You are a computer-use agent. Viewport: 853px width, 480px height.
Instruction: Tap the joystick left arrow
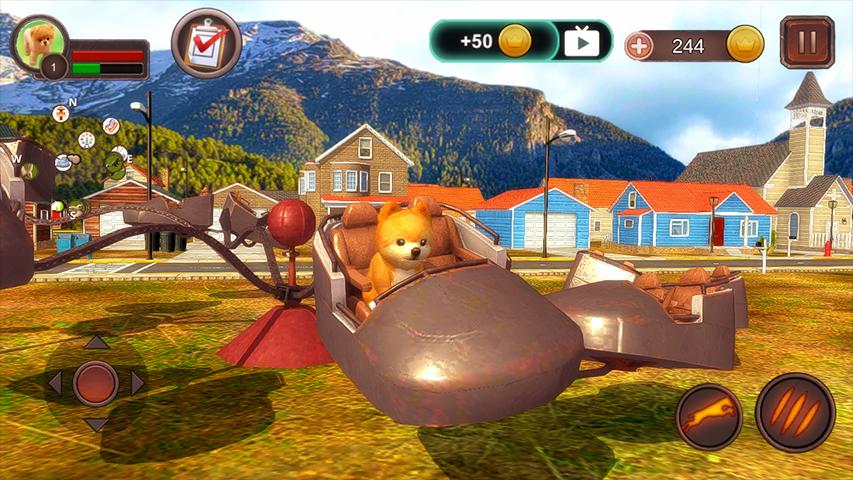tap(55, 383)
